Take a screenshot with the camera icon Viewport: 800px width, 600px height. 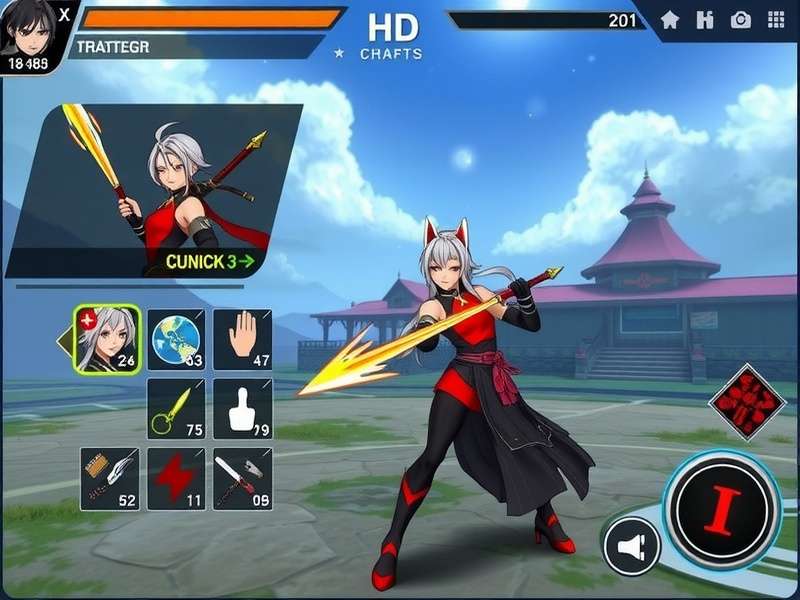pyautogui.click(x=741, y=19)
